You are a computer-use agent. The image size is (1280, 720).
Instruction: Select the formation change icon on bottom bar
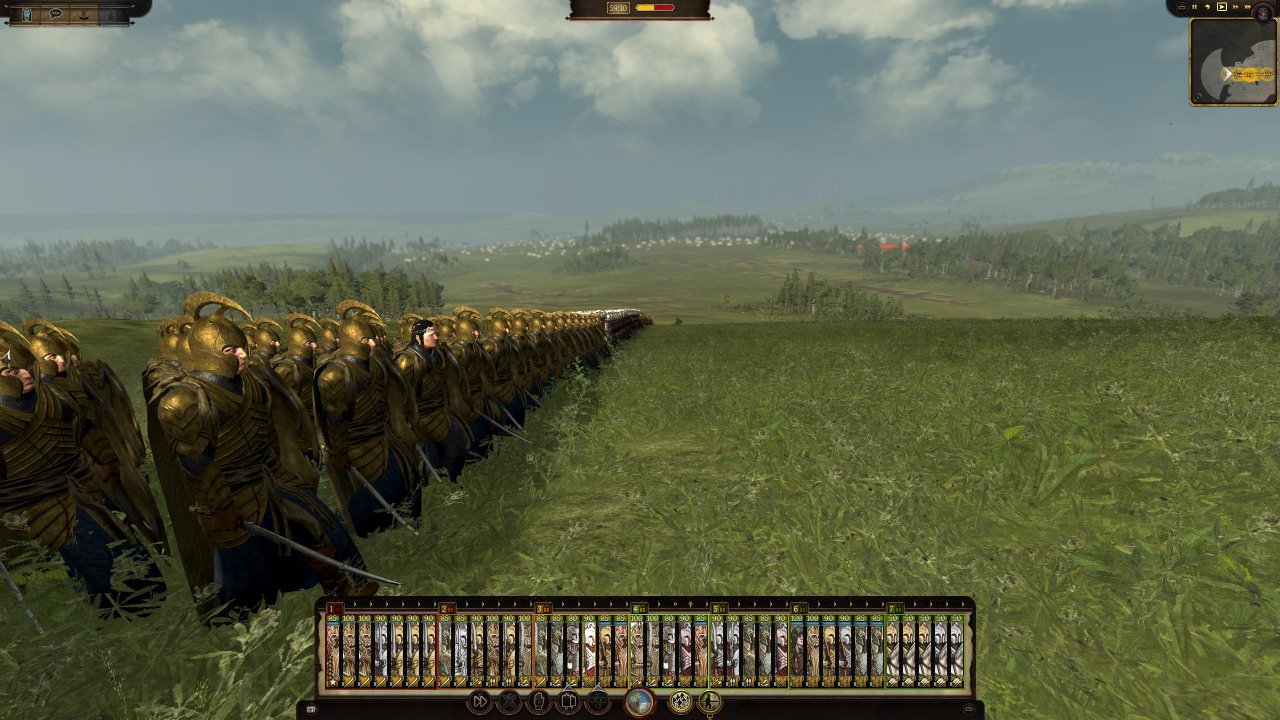568,701
